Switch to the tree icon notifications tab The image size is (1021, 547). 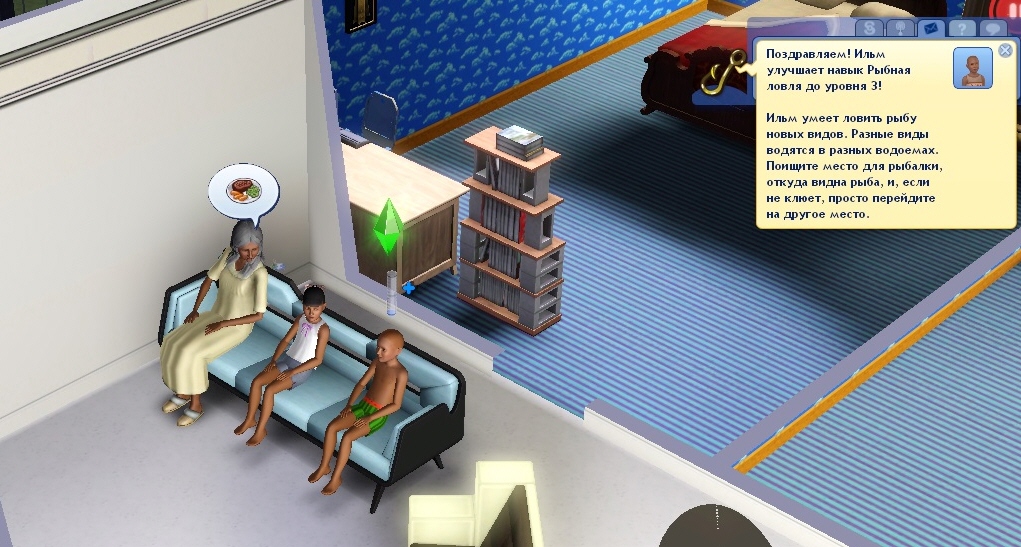pos(899,29)
